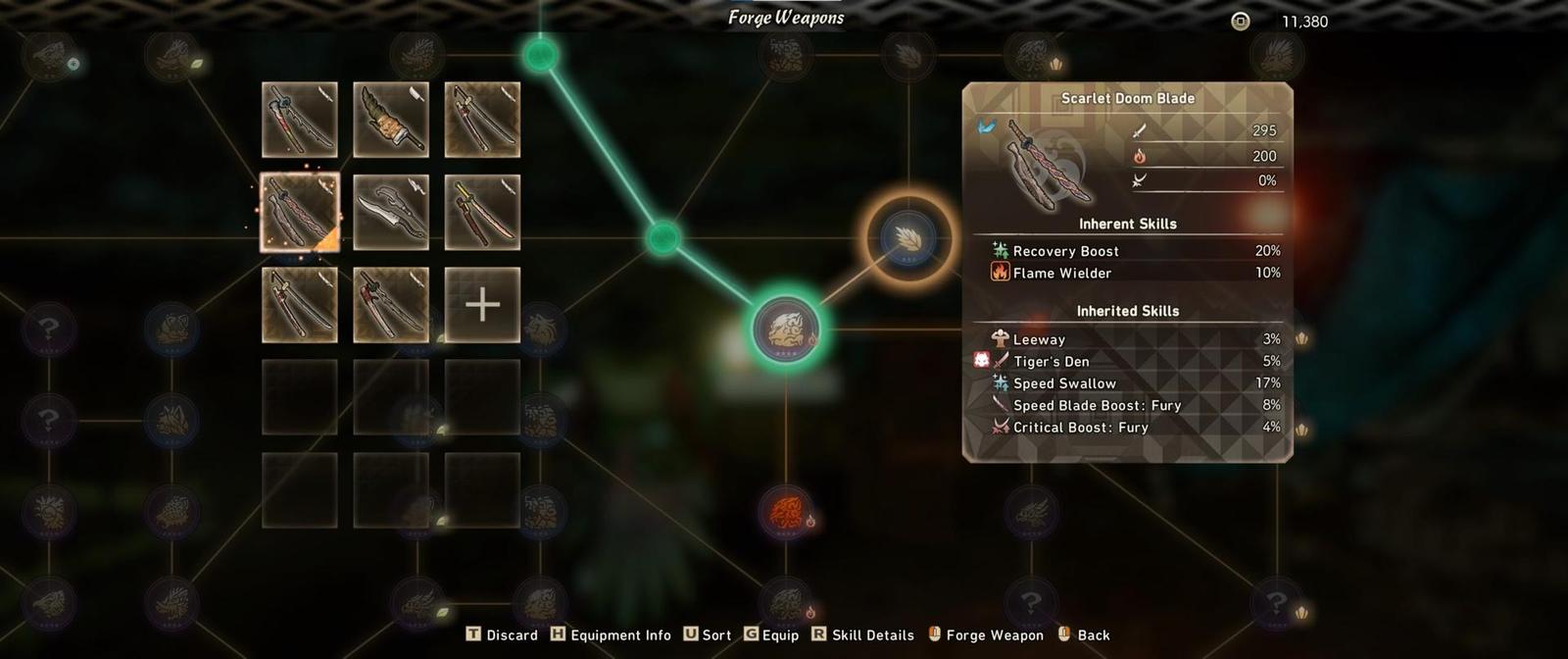Choose the green feathered blade slot
The image size is (1568, 659).
[391, 120]
